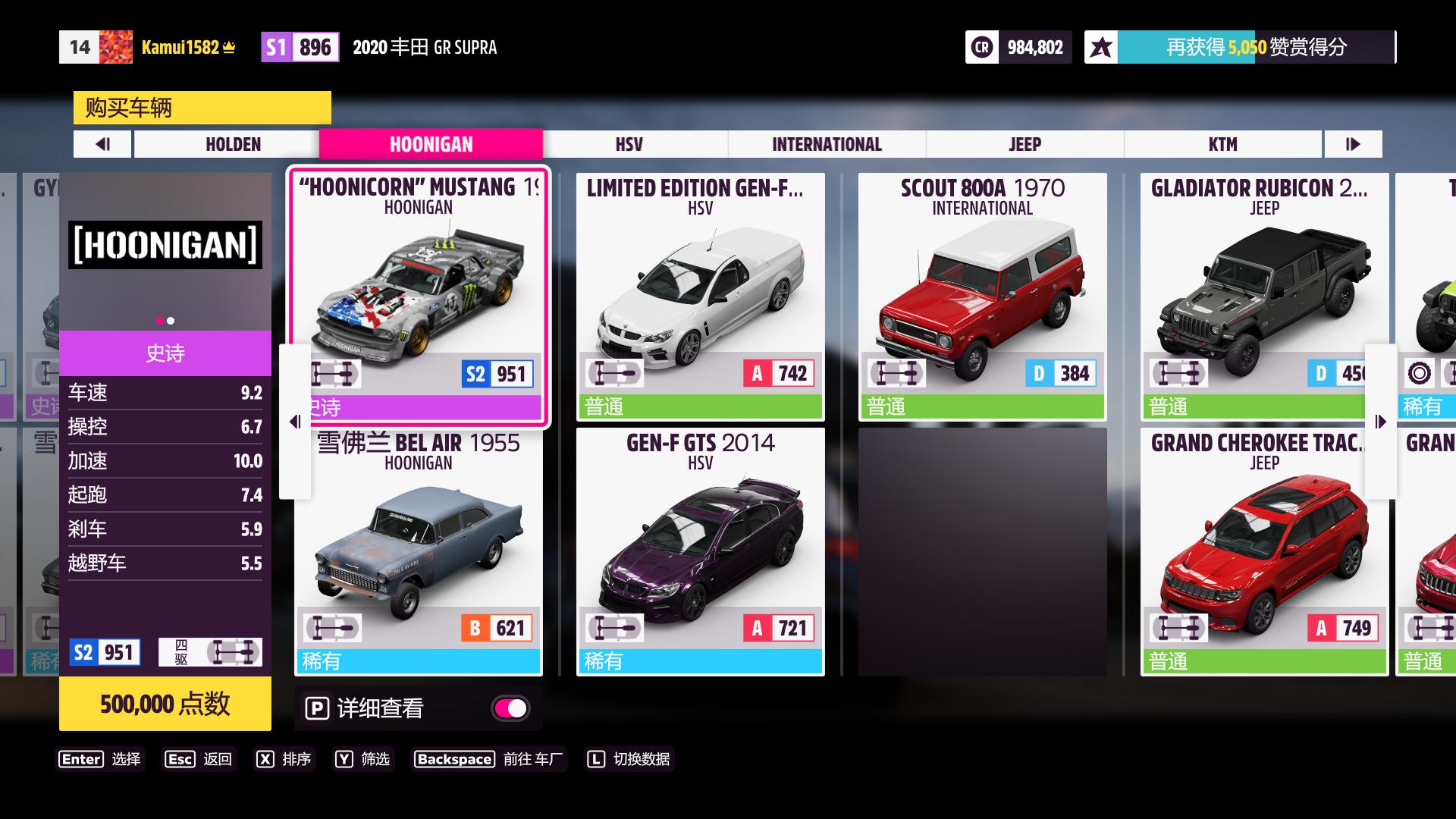Image resolution: width=1456 pixels, height=819 pixels.
Task: Toggle the 详细查看 detail view switch
Action: pos(510,708)
